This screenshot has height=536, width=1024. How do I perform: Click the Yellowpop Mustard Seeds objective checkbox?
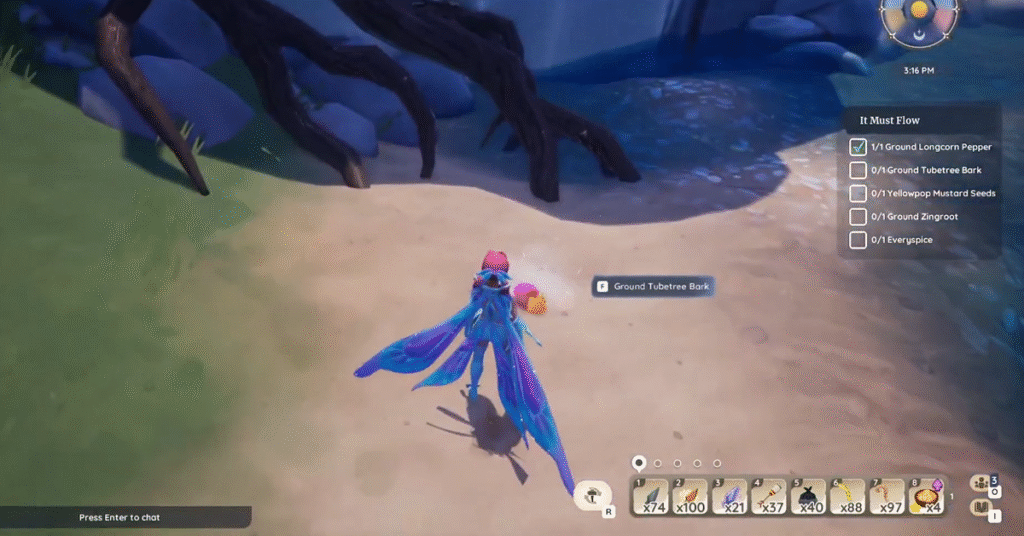point(857,193)
